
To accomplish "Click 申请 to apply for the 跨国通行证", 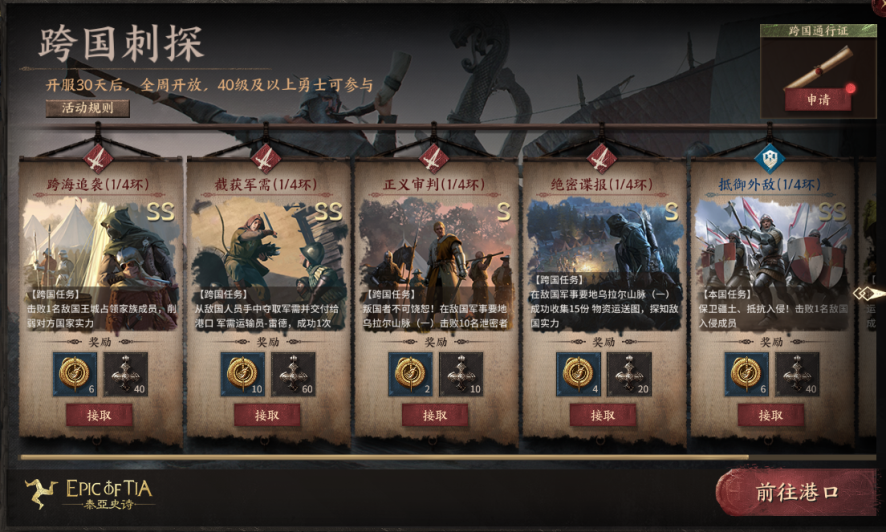I will pos(818,99).
